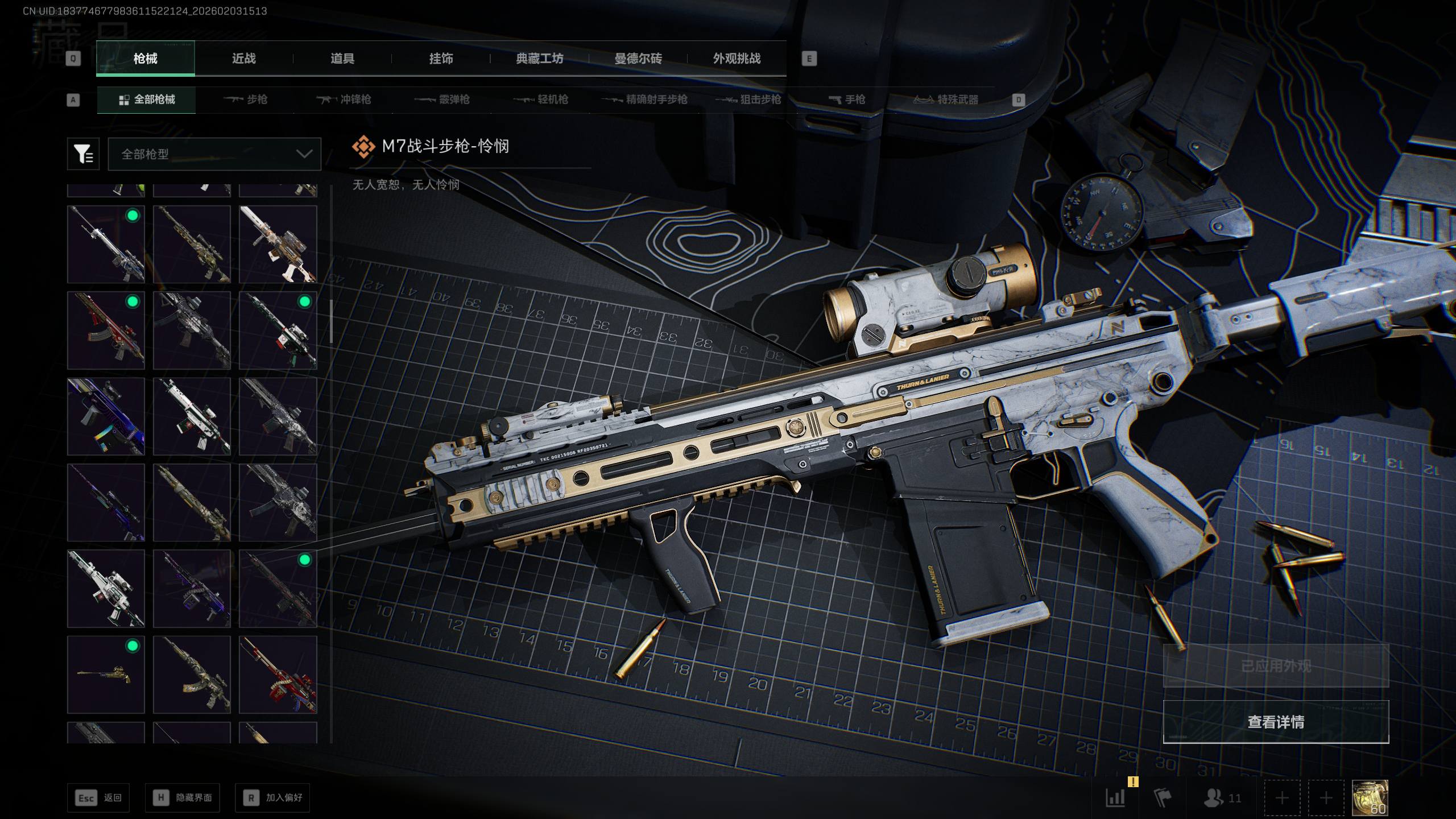This screenshot has width=1456, height=819.
Task: Click the filter funnel icon button
Action: (83, 154)
